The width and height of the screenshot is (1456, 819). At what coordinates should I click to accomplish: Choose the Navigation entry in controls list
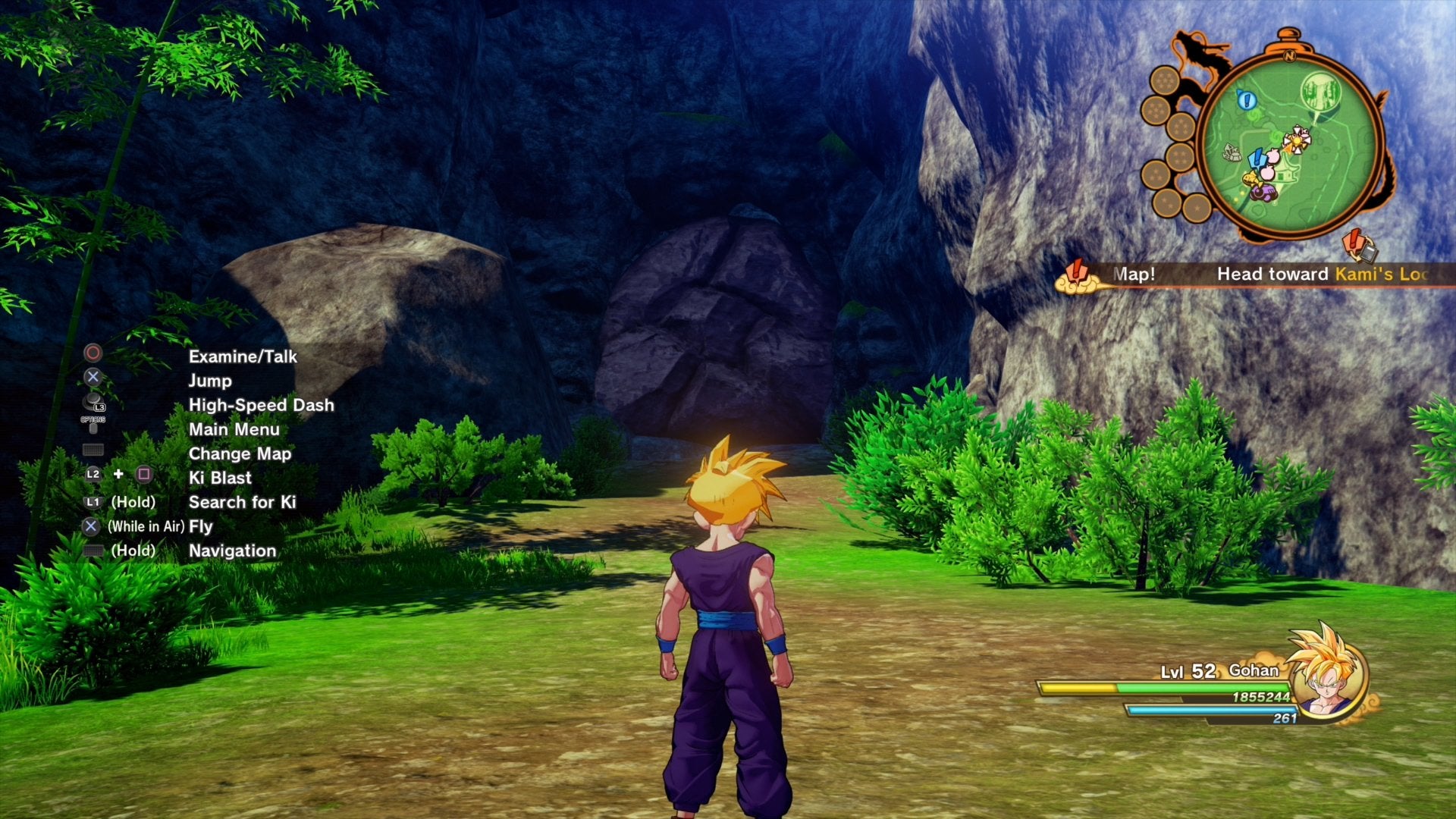[x=232, y=551]
